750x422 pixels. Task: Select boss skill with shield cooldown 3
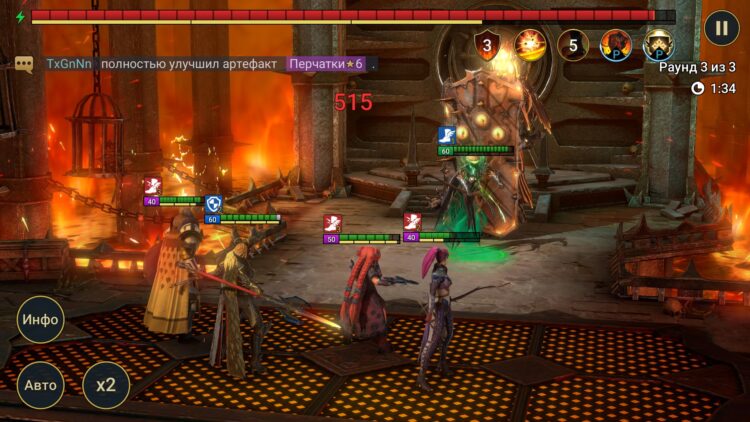(x=487, y=45)
